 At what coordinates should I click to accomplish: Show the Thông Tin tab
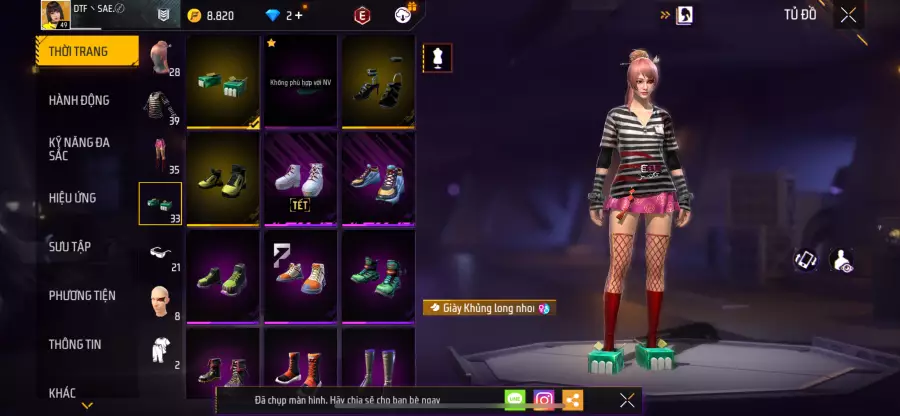(77, 344)
